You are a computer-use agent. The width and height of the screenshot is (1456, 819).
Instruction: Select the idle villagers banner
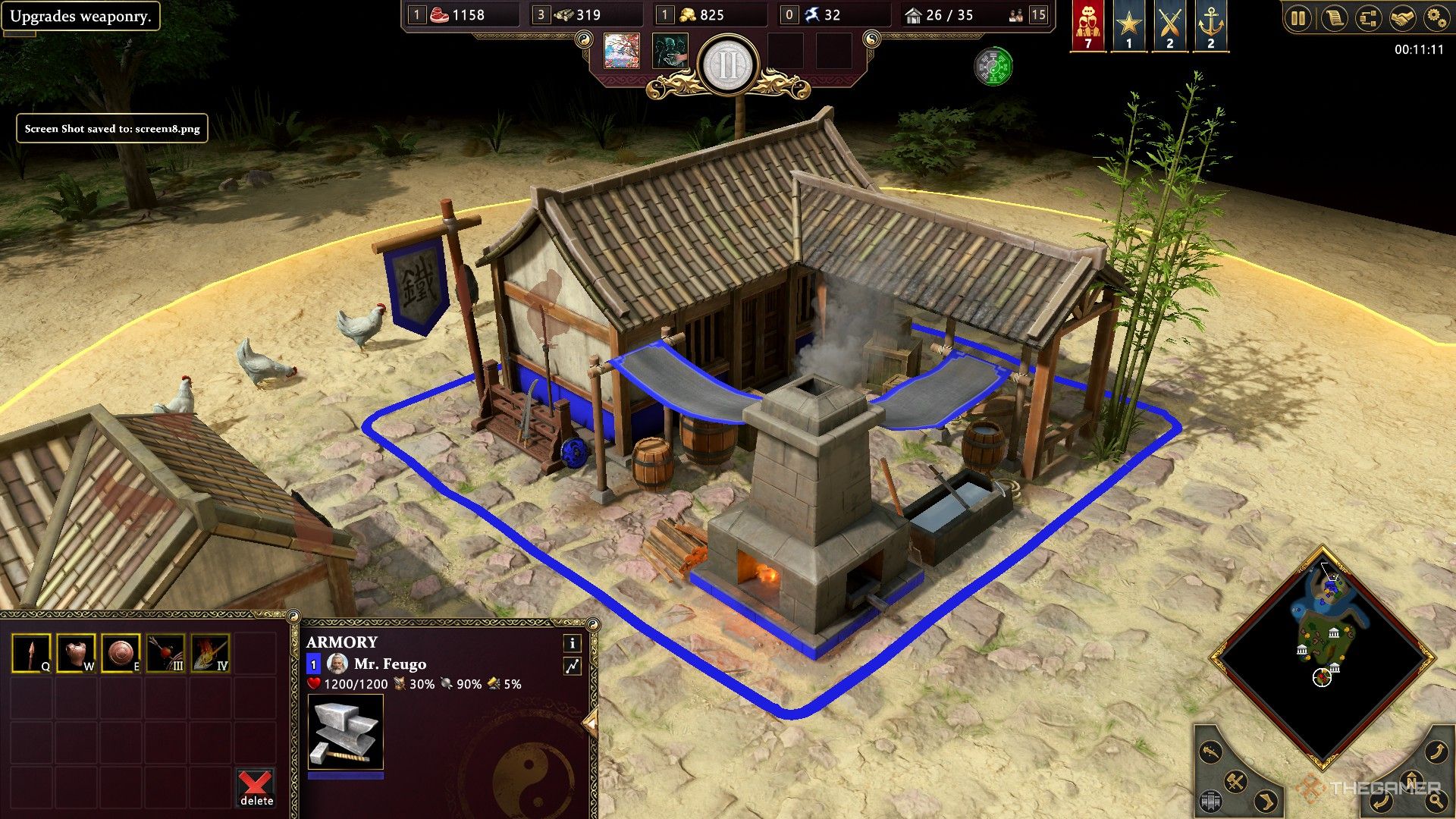[x=1088, y=24]
